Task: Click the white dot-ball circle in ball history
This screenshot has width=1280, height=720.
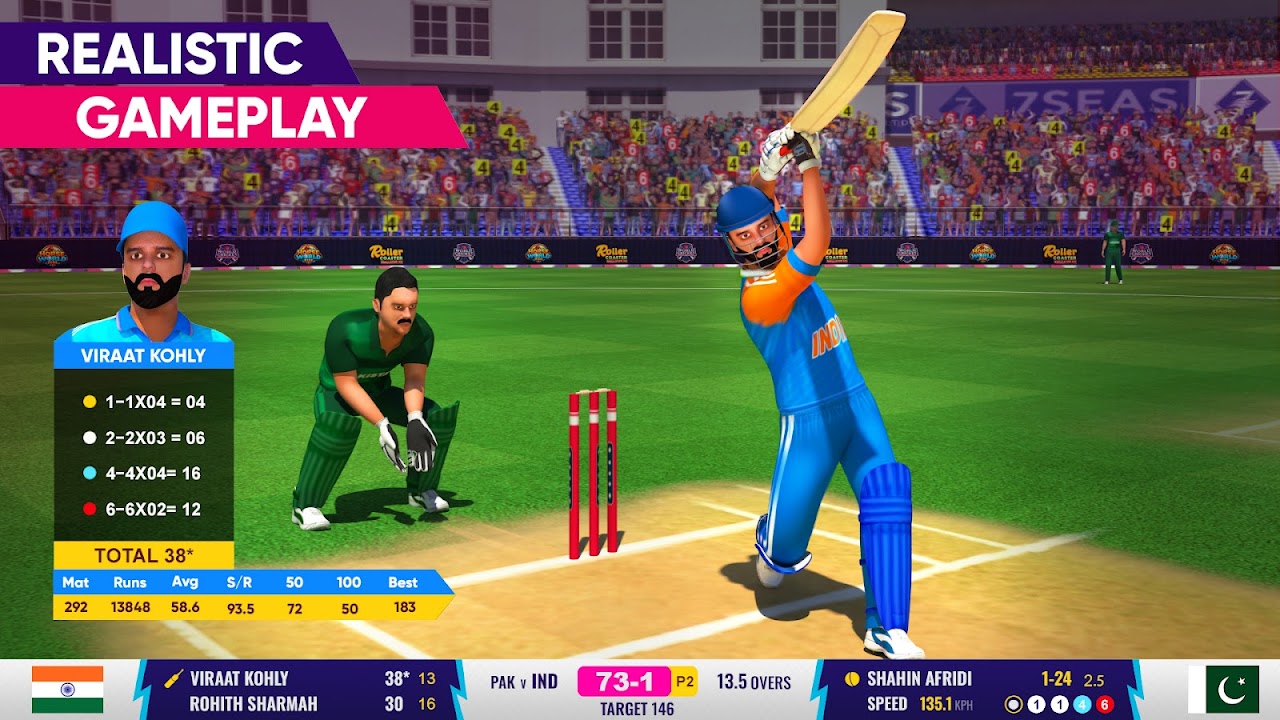Action: click(1013, 705)
